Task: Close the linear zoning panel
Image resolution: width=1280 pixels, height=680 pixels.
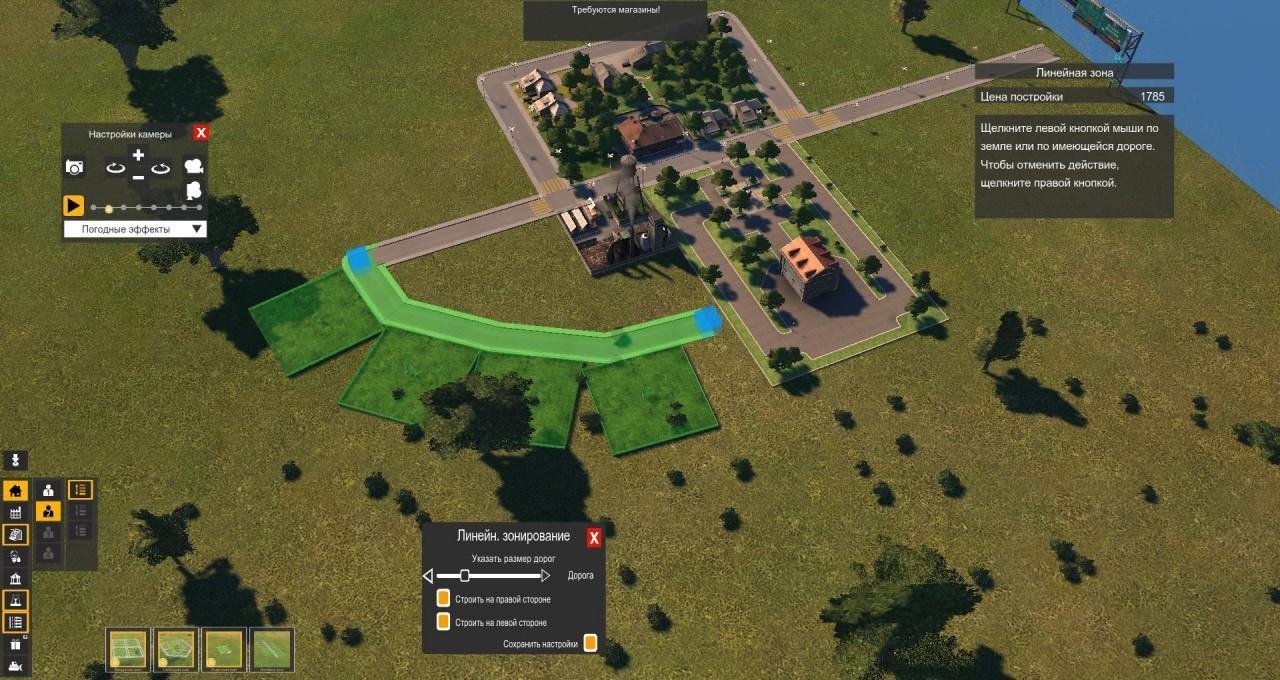Action: pyautogui.click(x=594, y=538)
